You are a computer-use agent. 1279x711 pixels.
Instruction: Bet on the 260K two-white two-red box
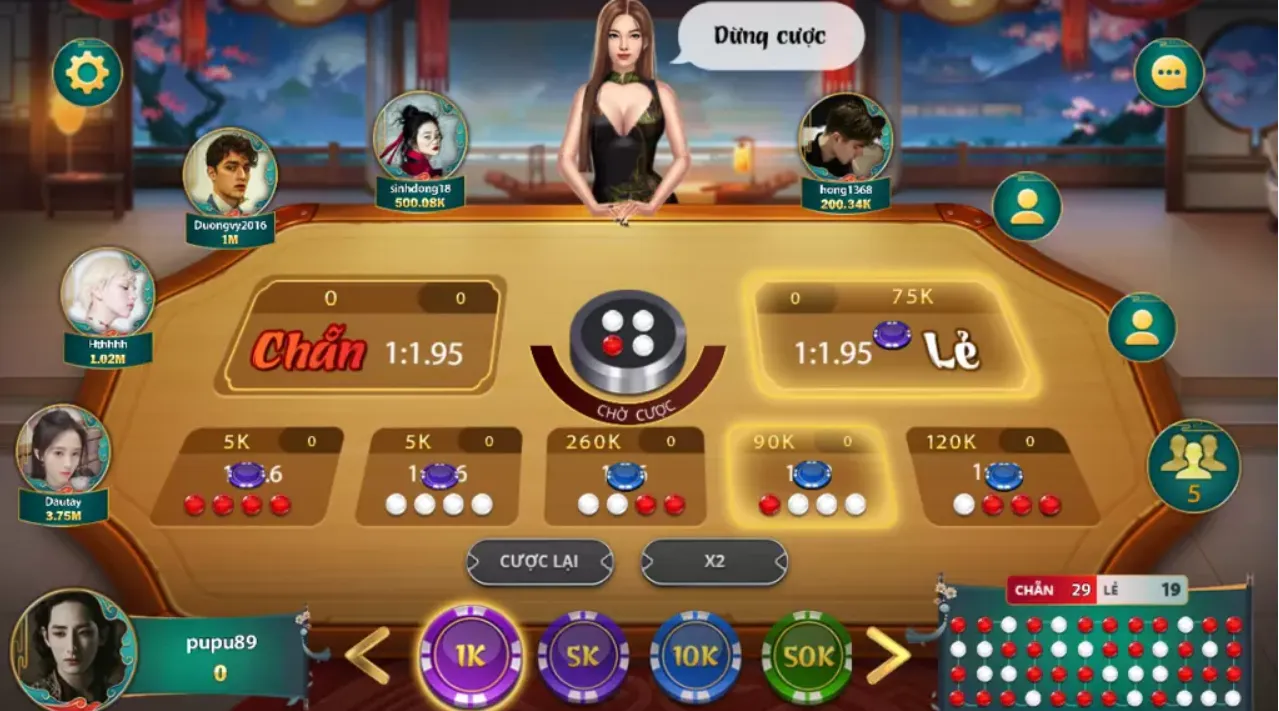pos(632,478)
